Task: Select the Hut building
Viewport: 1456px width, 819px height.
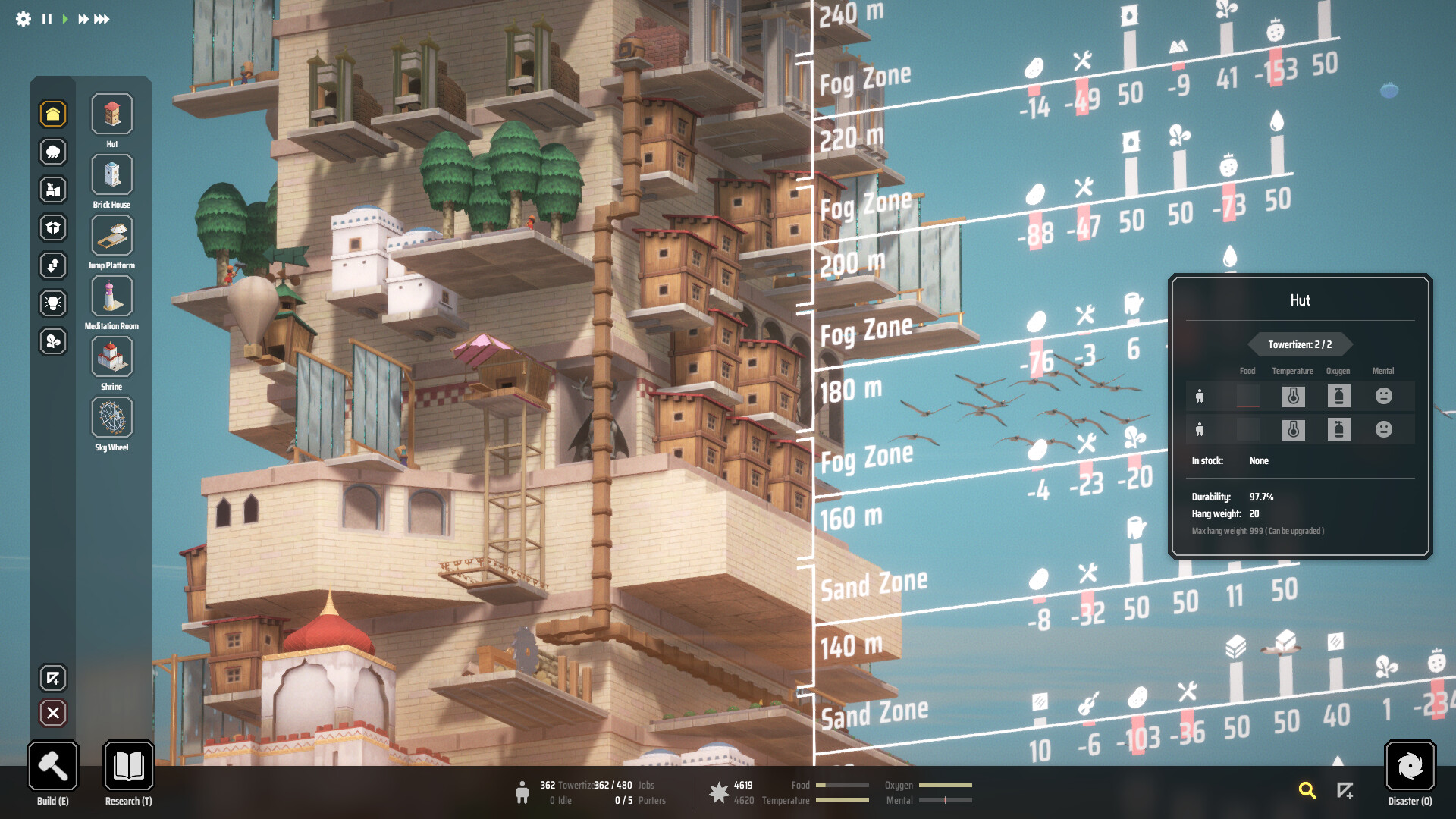Action: pyautogui.click(x=111, y=113)
